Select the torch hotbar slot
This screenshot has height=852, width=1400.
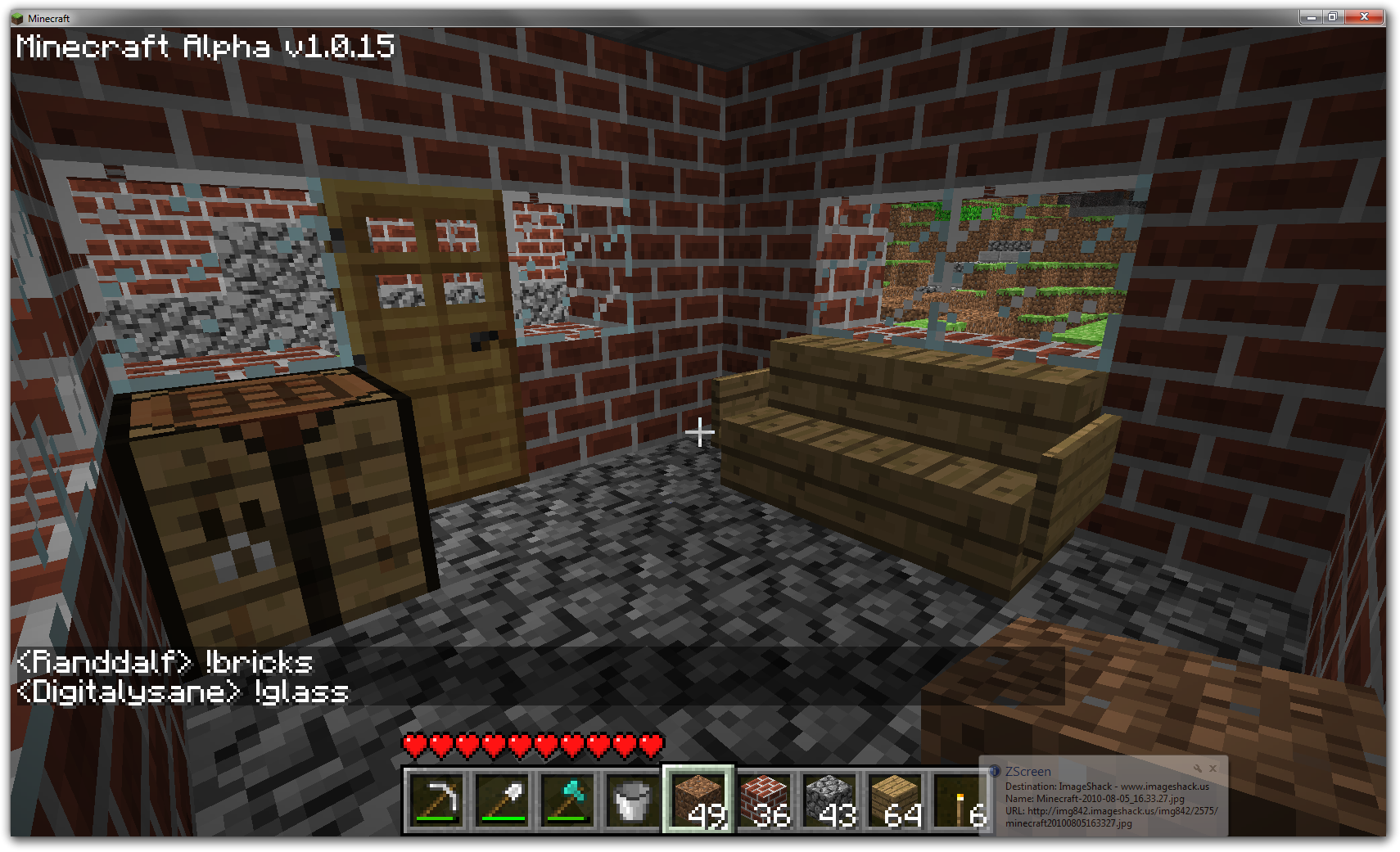point(960,800)
